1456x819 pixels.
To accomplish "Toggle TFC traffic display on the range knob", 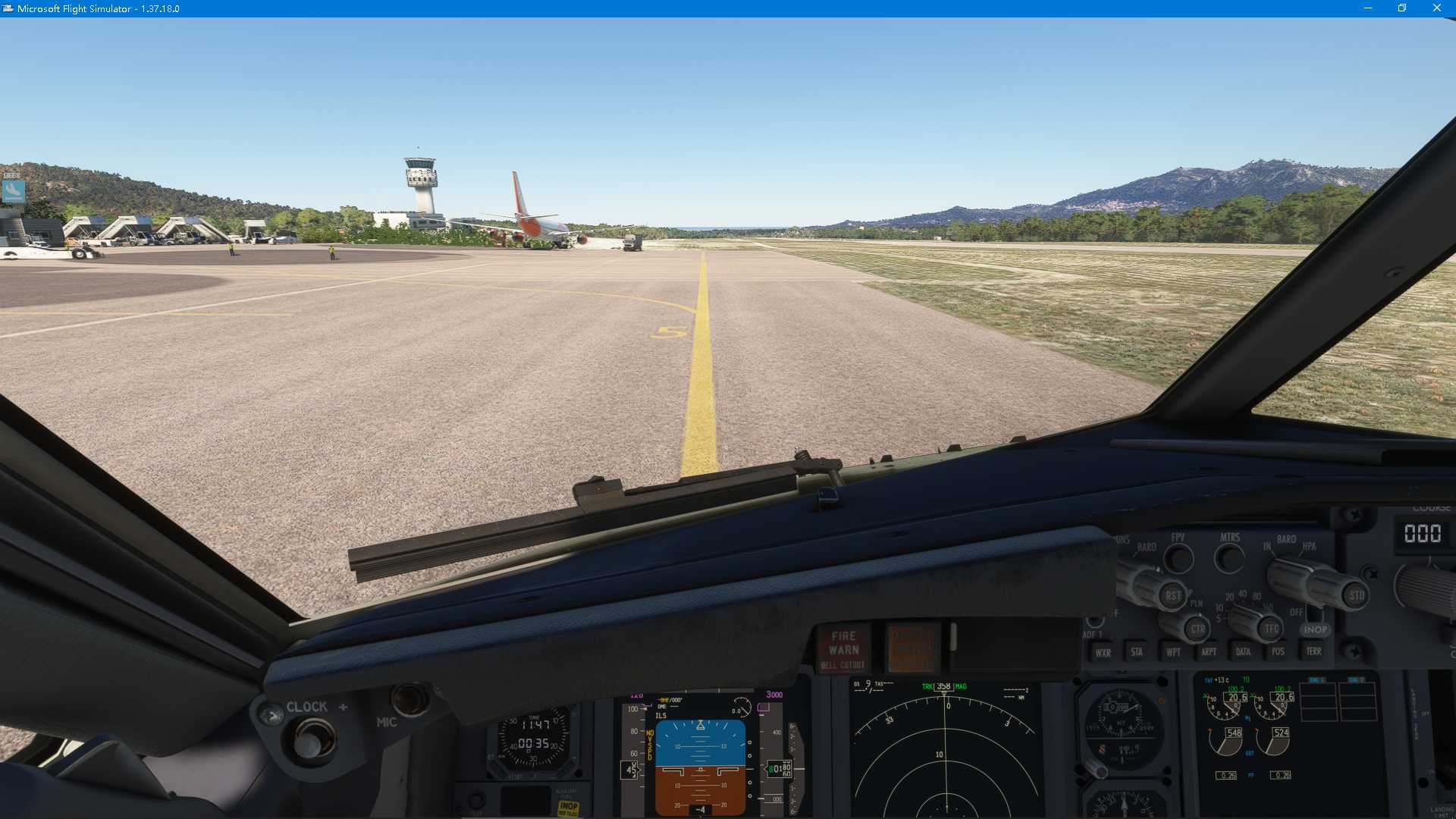I will pyautogui.click(x=1271, y=628).
